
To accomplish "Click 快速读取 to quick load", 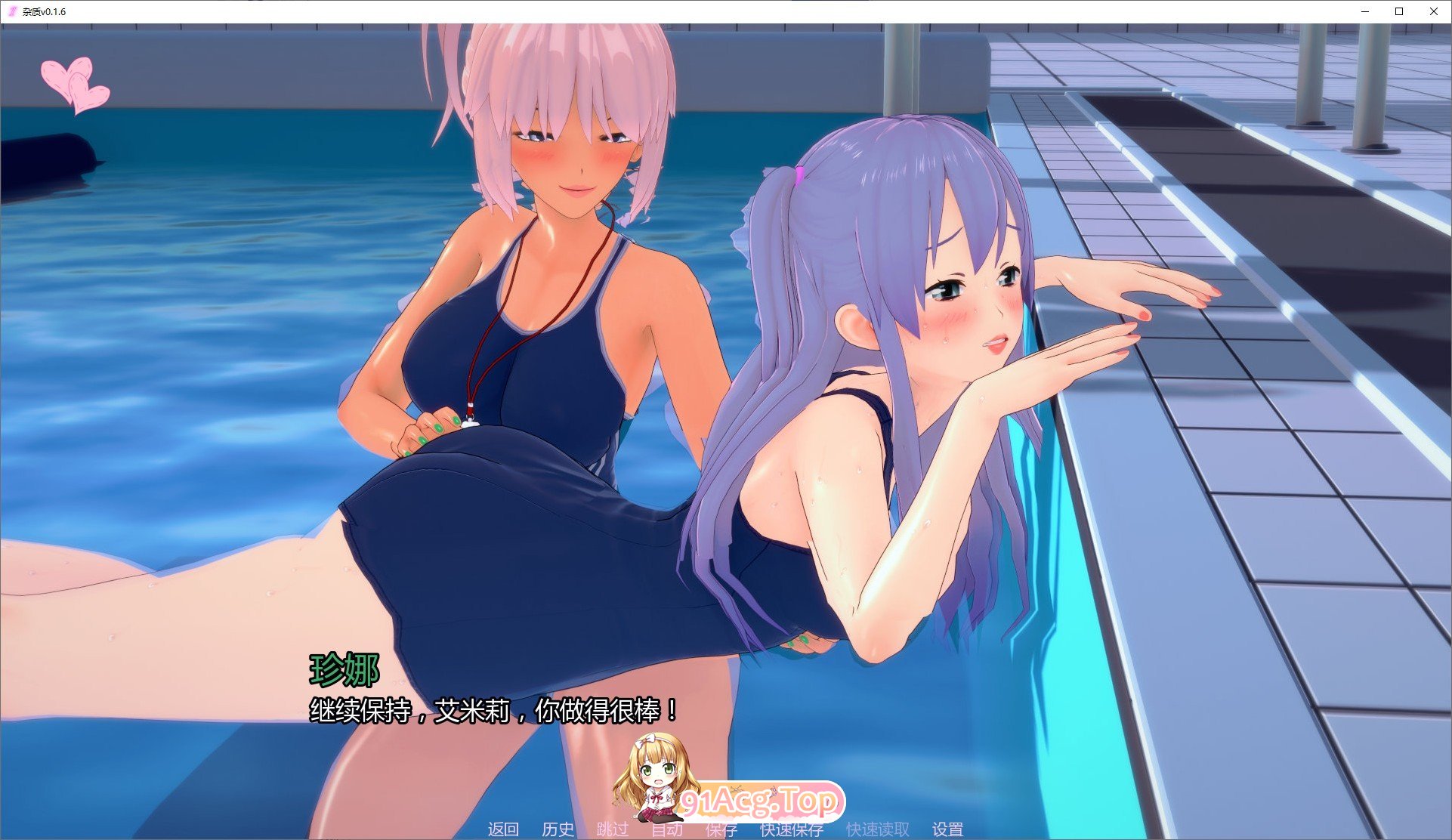I will click(x=879, y=828).
